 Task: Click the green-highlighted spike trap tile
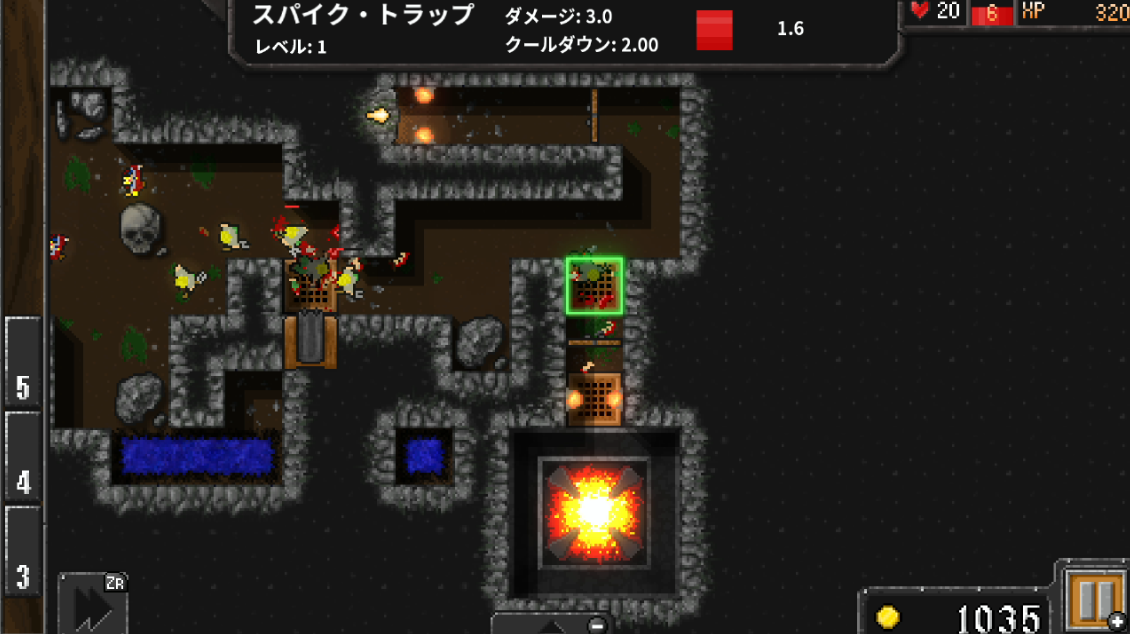click(x=595, y=286)
